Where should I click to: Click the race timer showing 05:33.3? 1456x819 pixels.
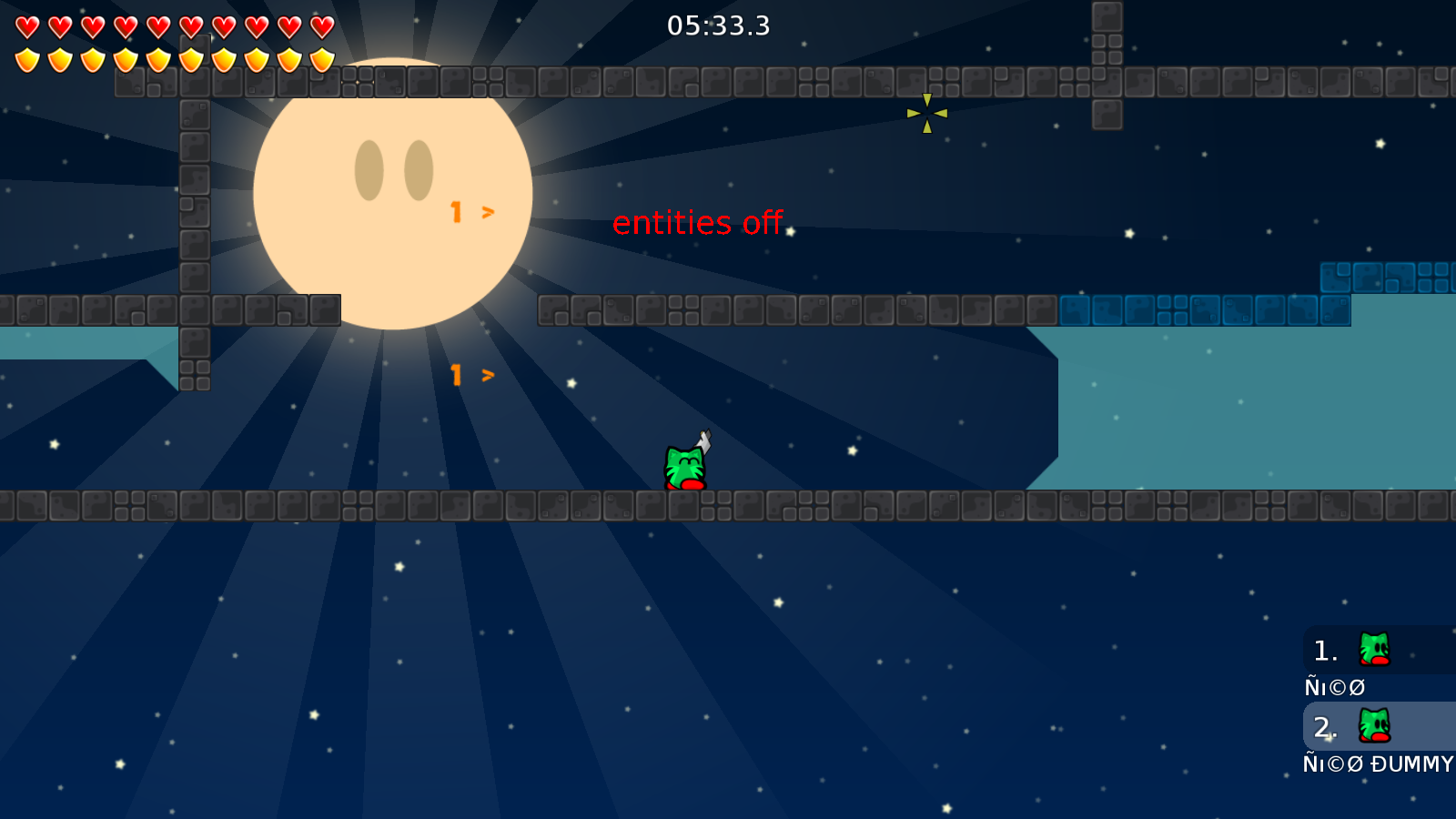point(718,26)
